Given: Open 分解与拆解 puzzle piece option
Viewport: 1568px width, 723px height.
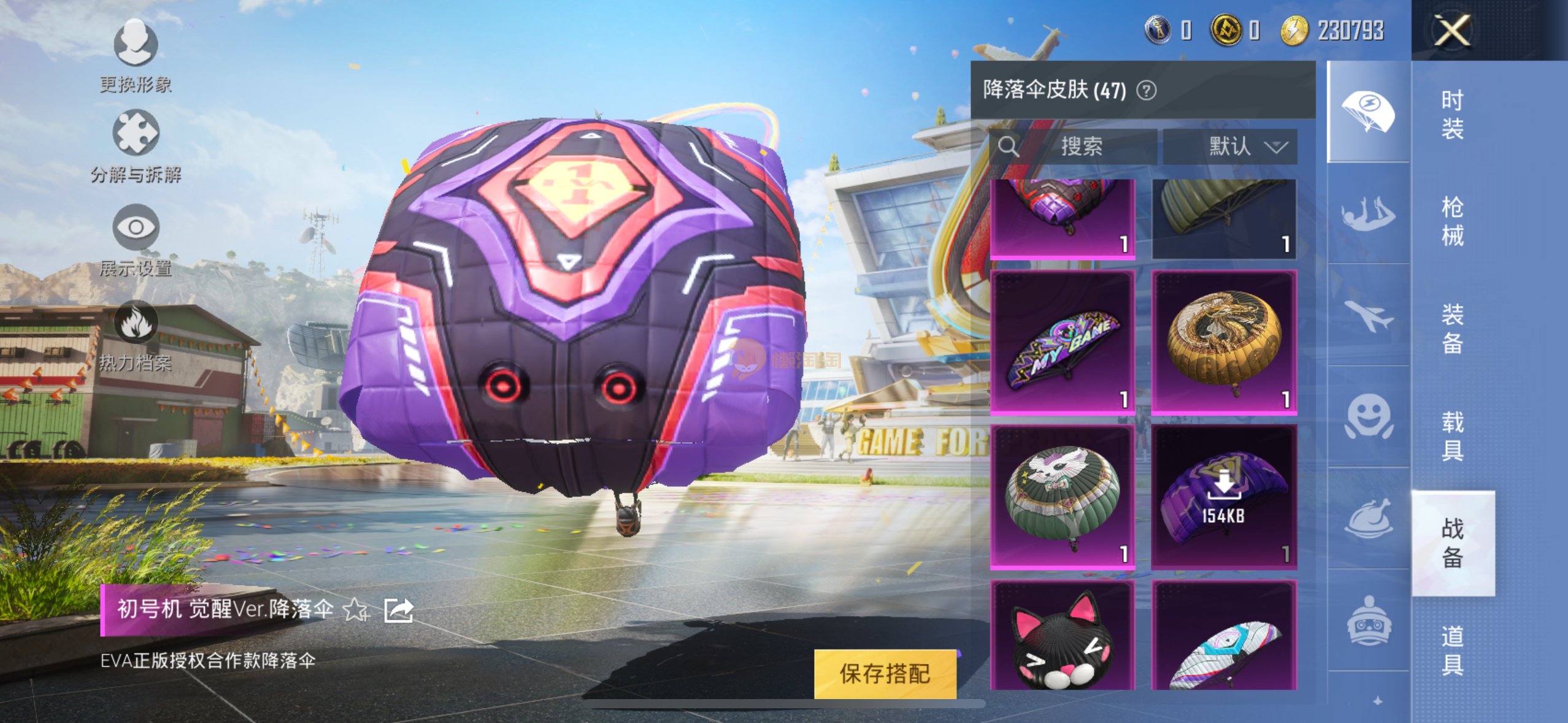Looking at the screenshot, I should pos(136,134).
